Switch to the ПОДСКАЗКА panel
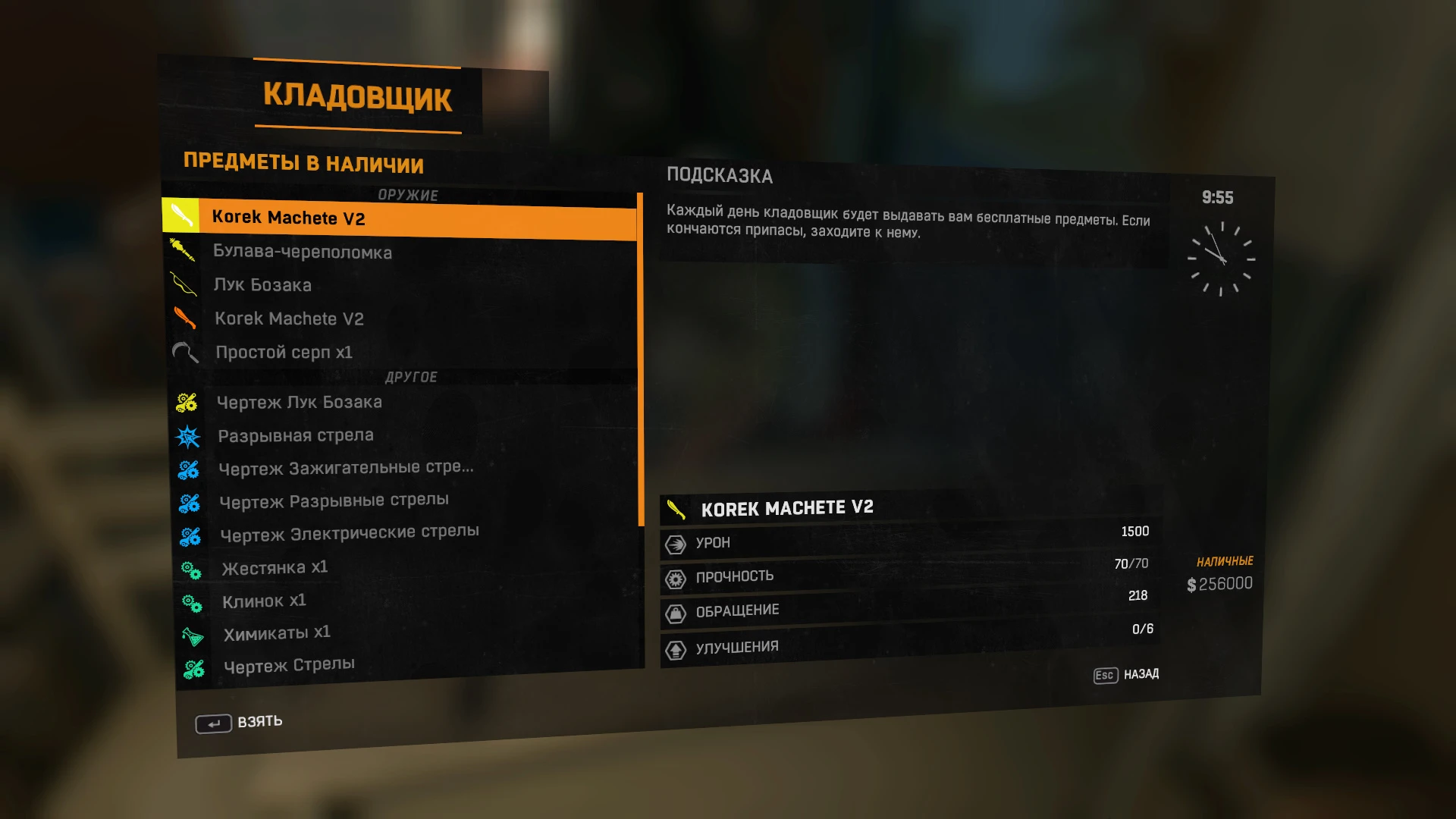The height and width of the screenshot is (819, 1456). point(719,176)
